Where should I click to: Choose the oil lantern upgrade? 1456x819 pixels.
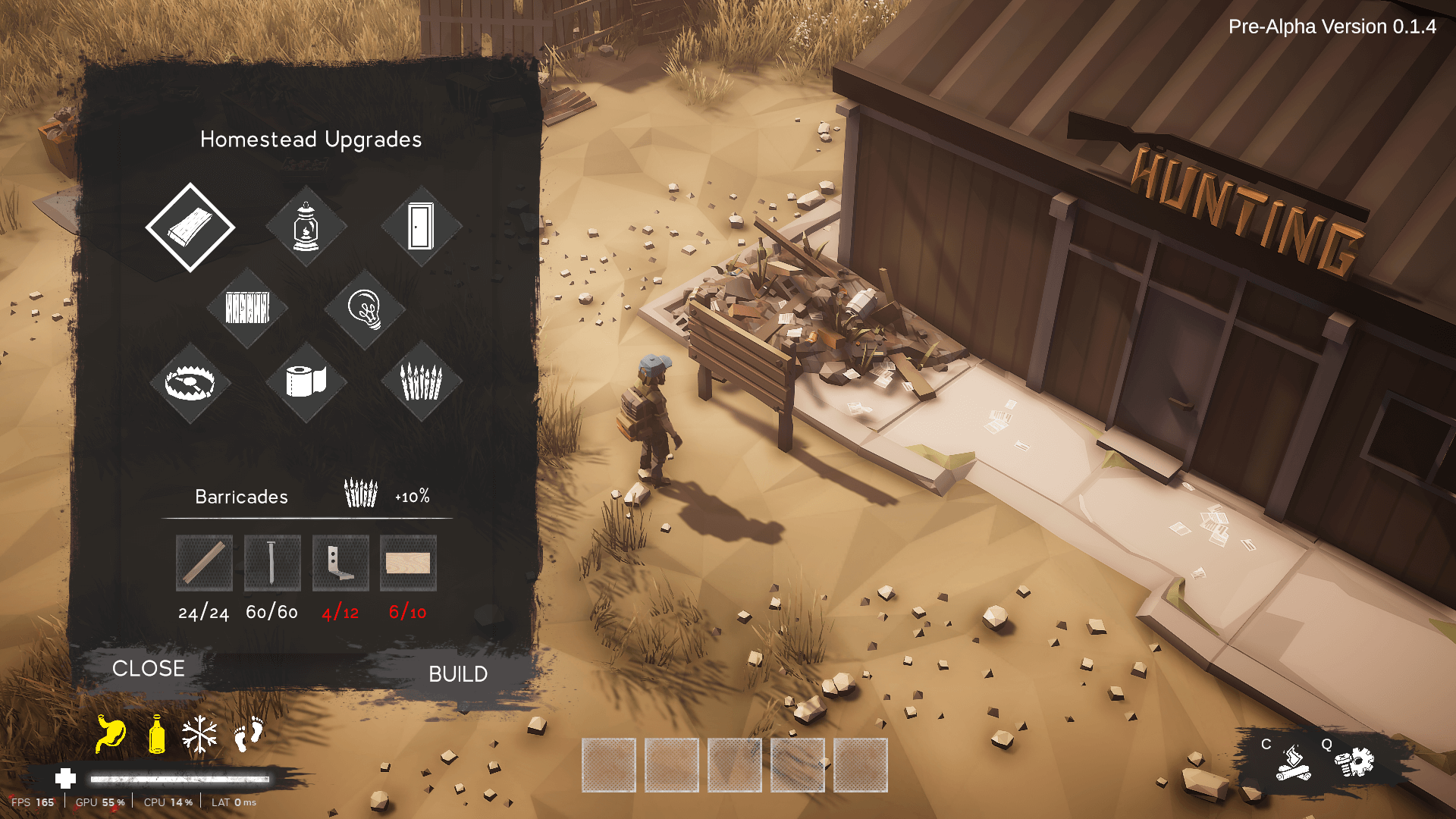306,227
